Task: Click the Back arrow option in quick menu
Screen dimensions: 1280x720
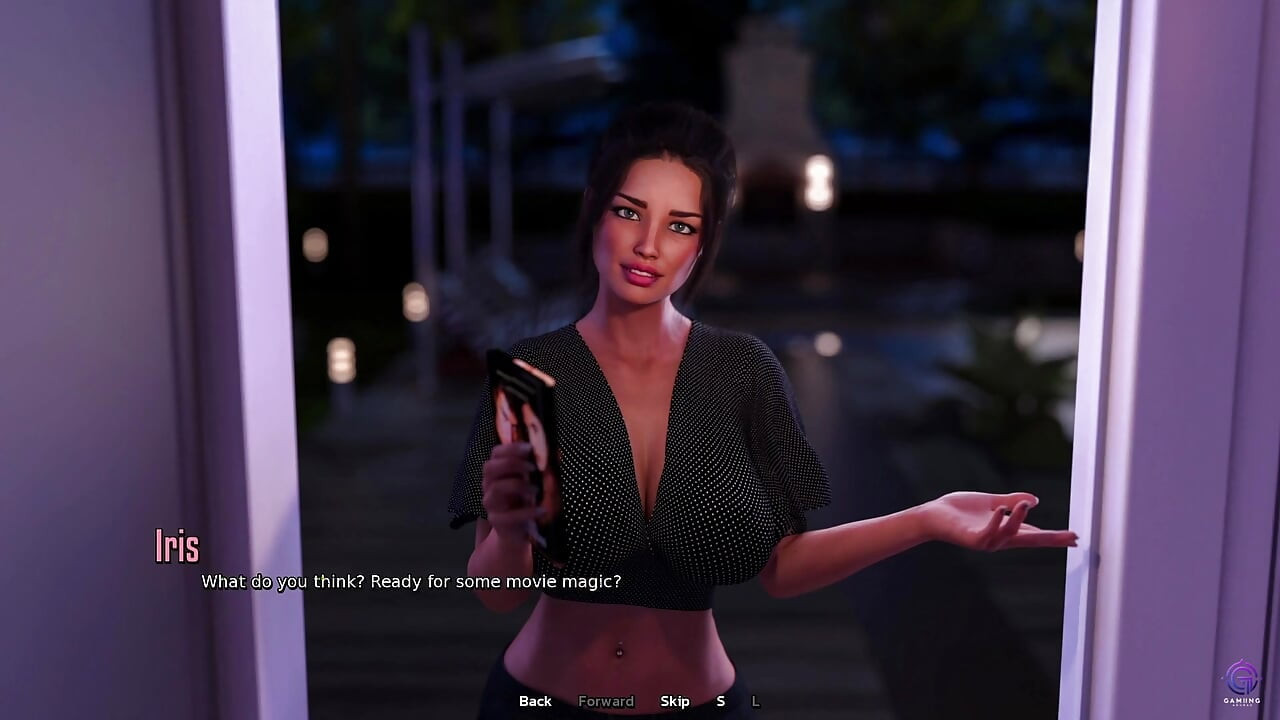Action: 534,701
